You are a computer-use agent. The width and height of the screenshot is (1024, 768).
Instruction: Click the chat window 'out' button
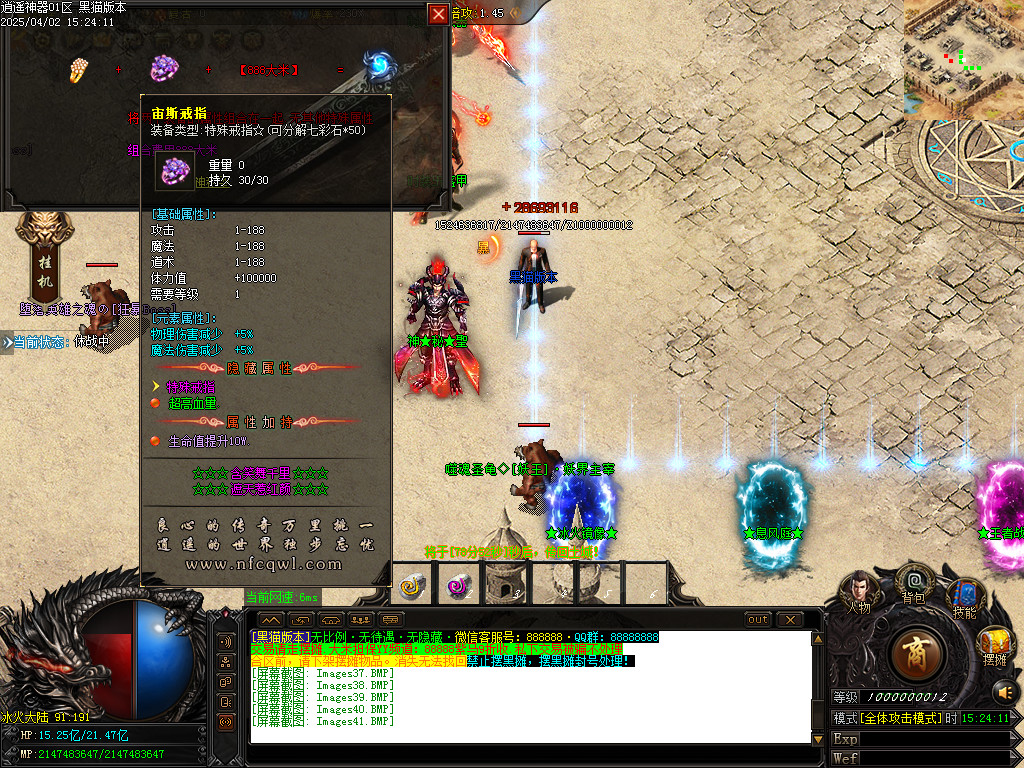click(x=758, y=620)
